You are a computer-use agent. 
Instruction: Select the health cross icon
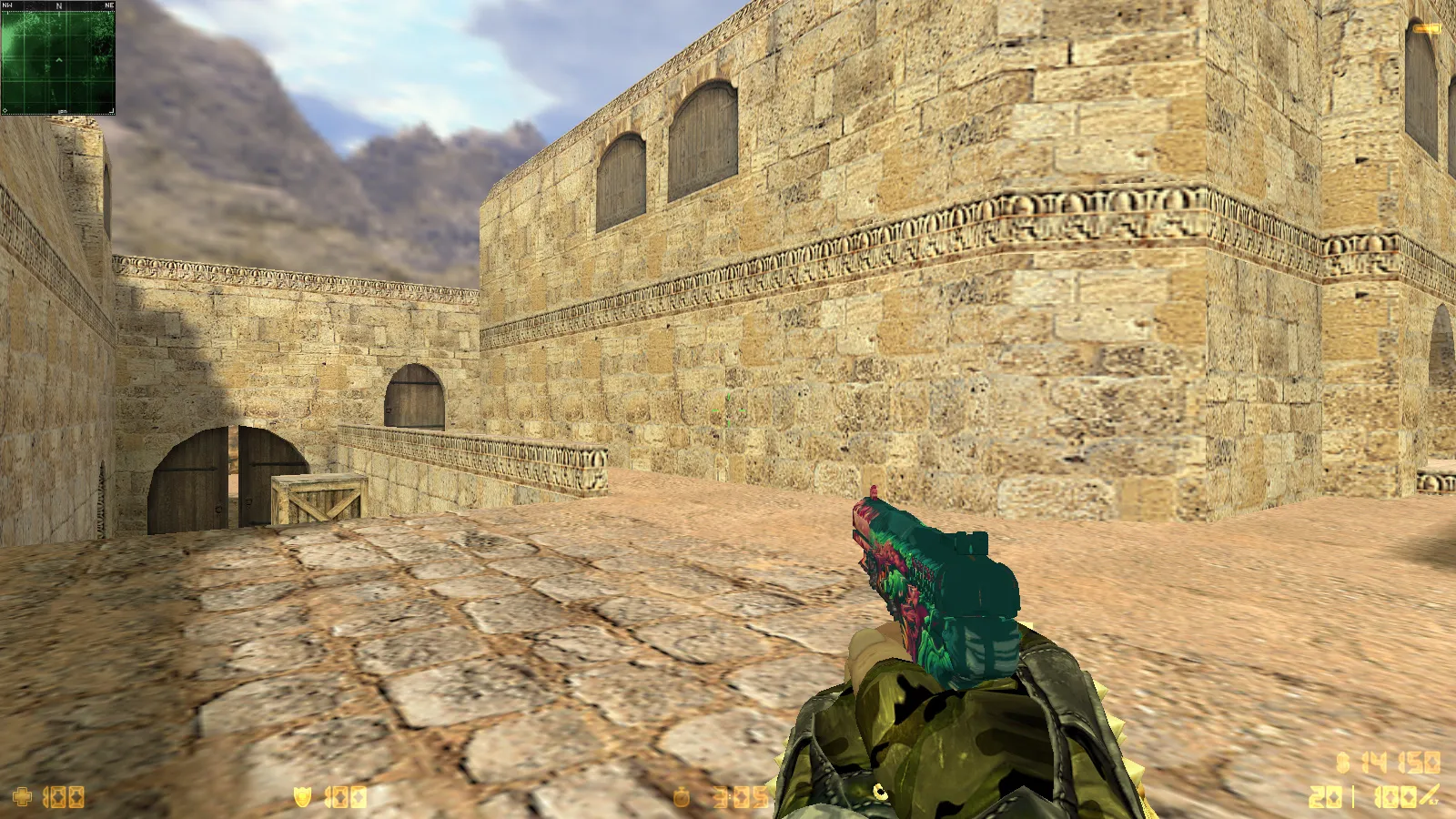22,798
